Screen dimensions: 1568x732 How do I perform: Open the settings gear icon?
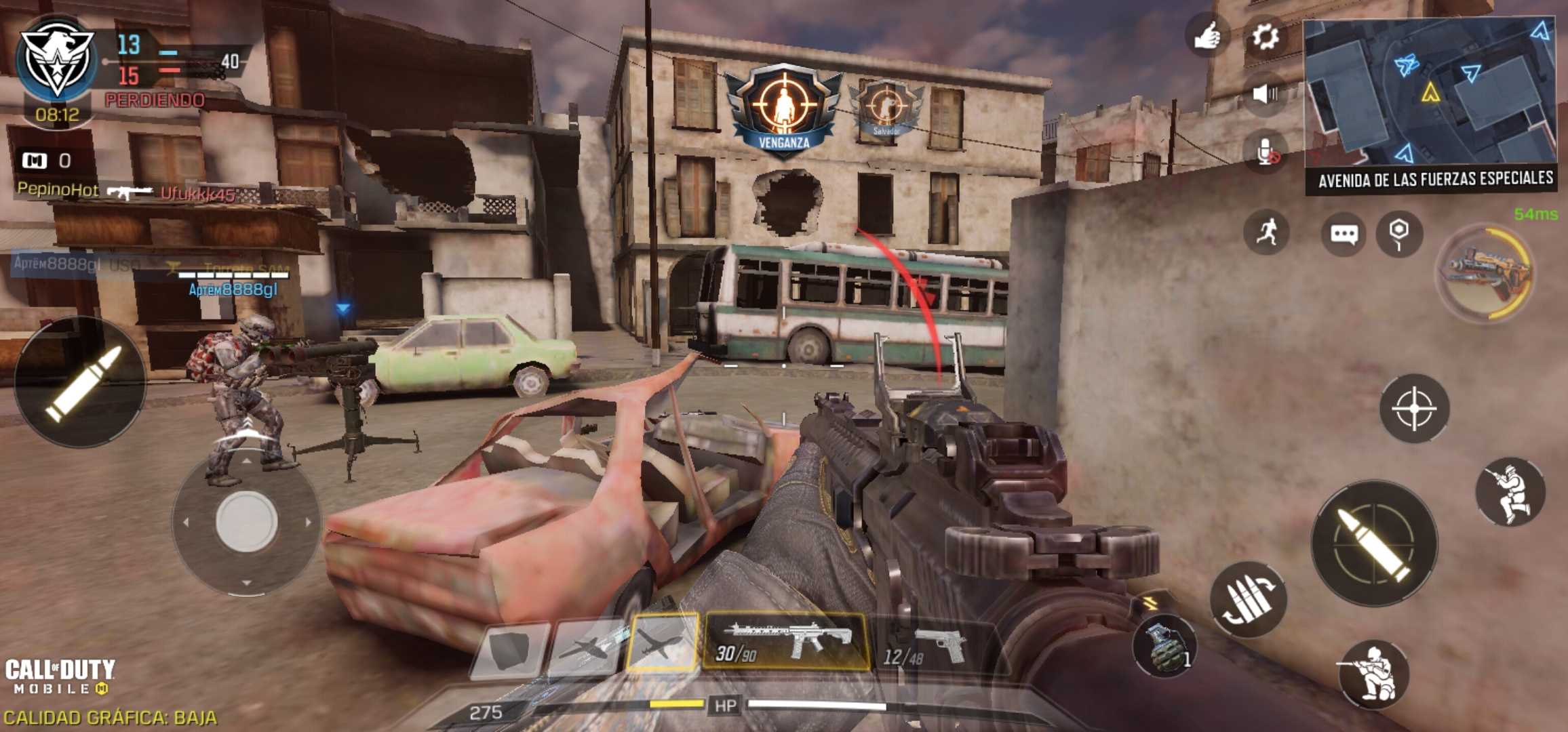(1265, 37)
